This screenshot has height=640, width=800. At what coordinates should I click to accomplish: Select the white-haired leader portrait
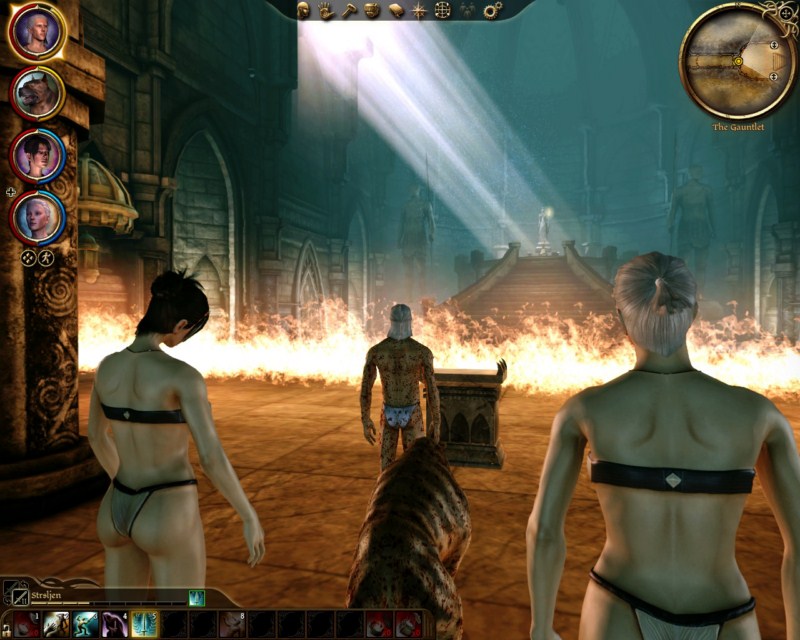[x=37, y=32]
